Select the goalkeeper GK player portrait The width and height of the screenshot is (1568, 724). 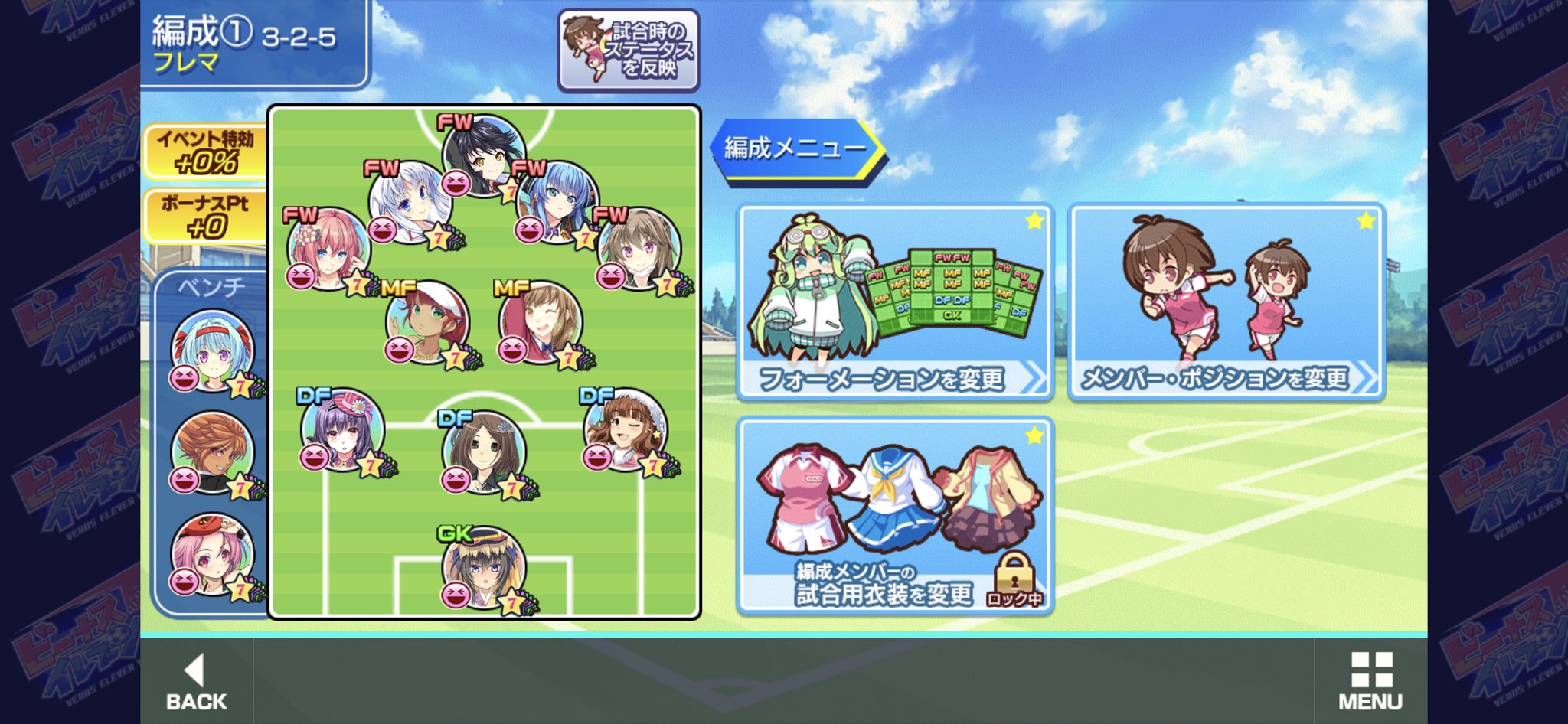pyautogui.click(x=484, y=568)
